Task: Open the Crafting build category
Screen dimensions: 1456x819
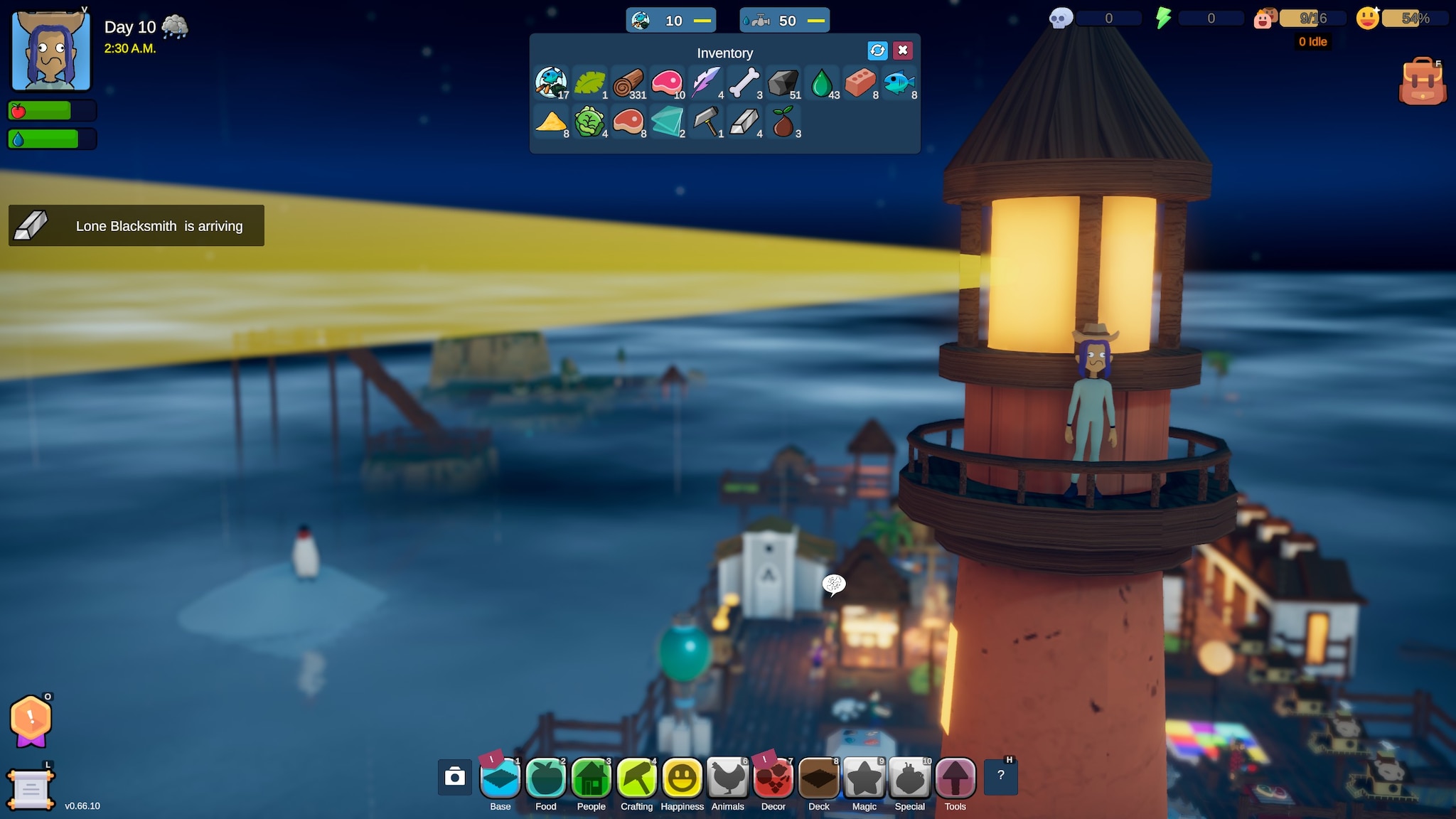Action: tap(637, 778)
